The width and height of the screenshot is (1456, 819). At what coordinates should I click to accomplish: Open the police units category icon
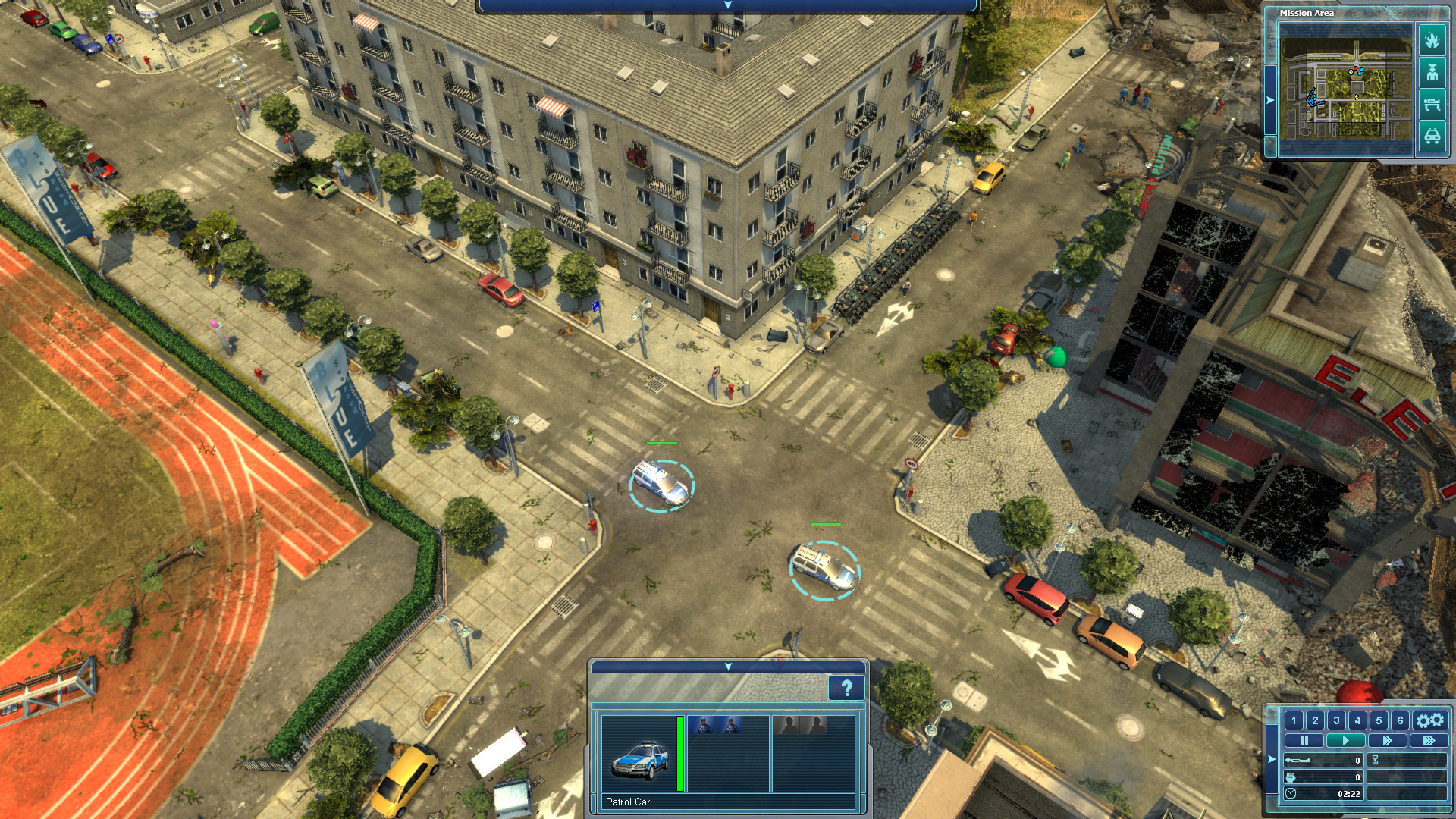click(x=1432, y=73)
